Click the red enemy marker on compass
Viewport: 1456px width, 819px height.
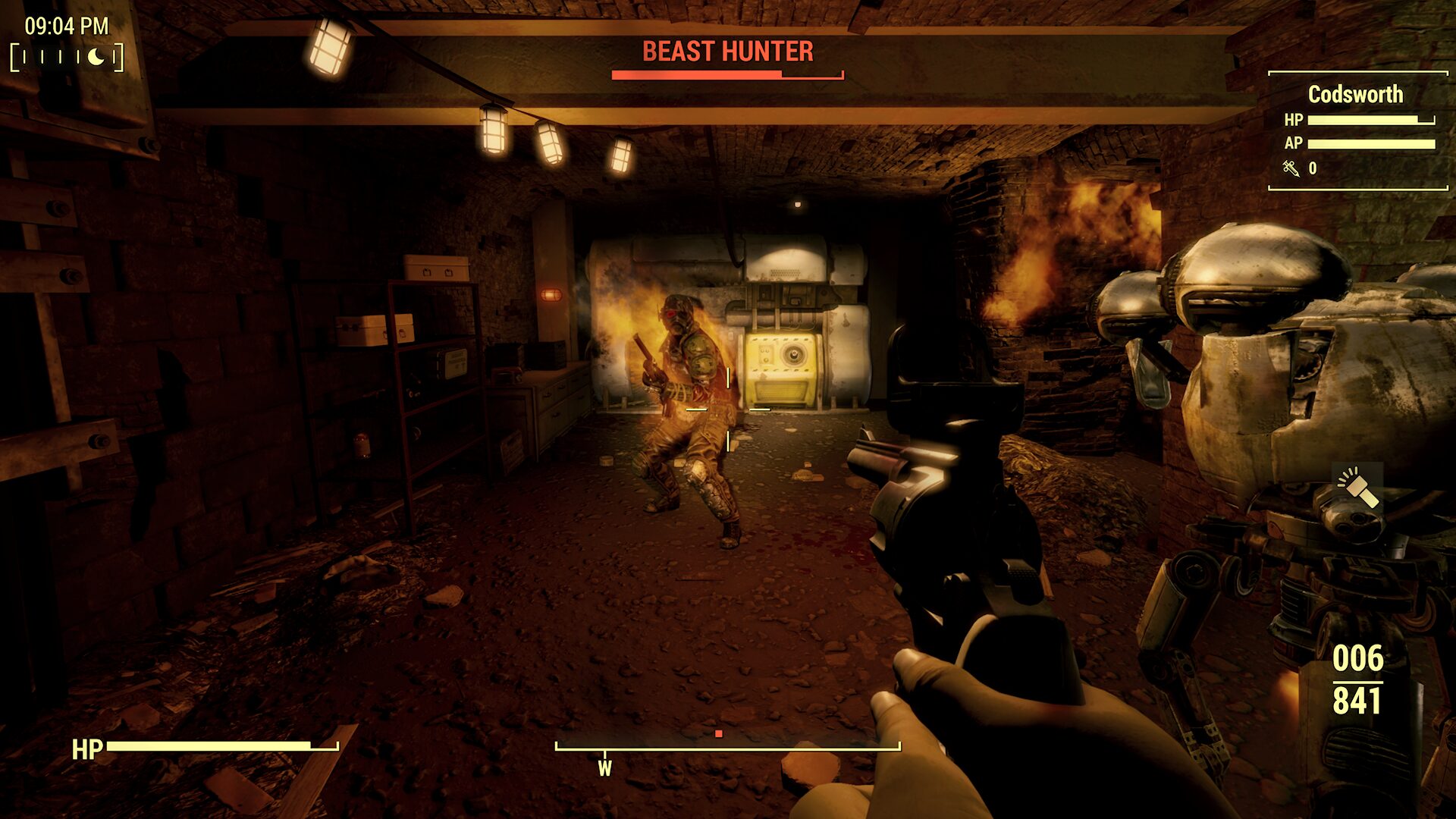(718, 734)
